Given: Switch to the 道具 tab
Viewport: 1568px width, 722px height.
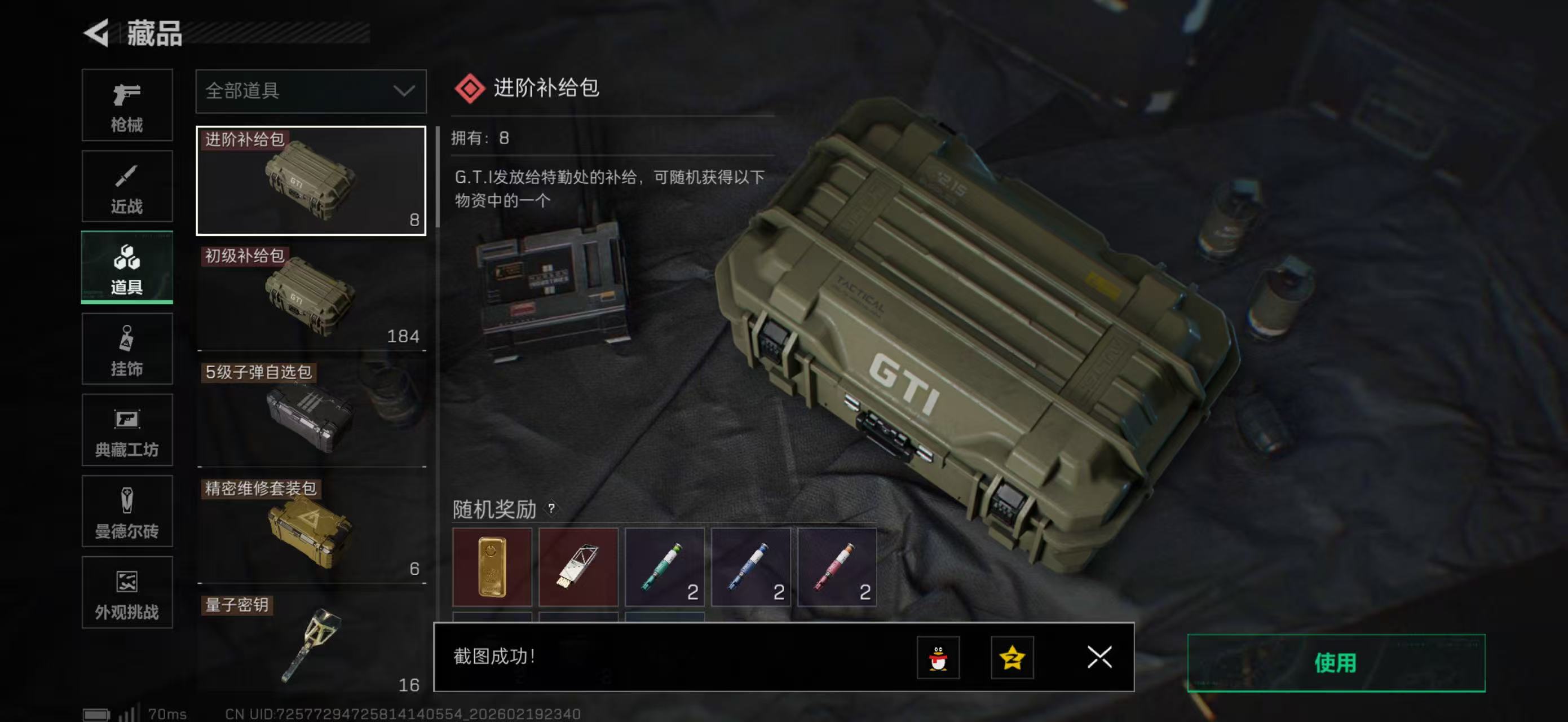Looking at the screenshot, I should tap(127, 267).
